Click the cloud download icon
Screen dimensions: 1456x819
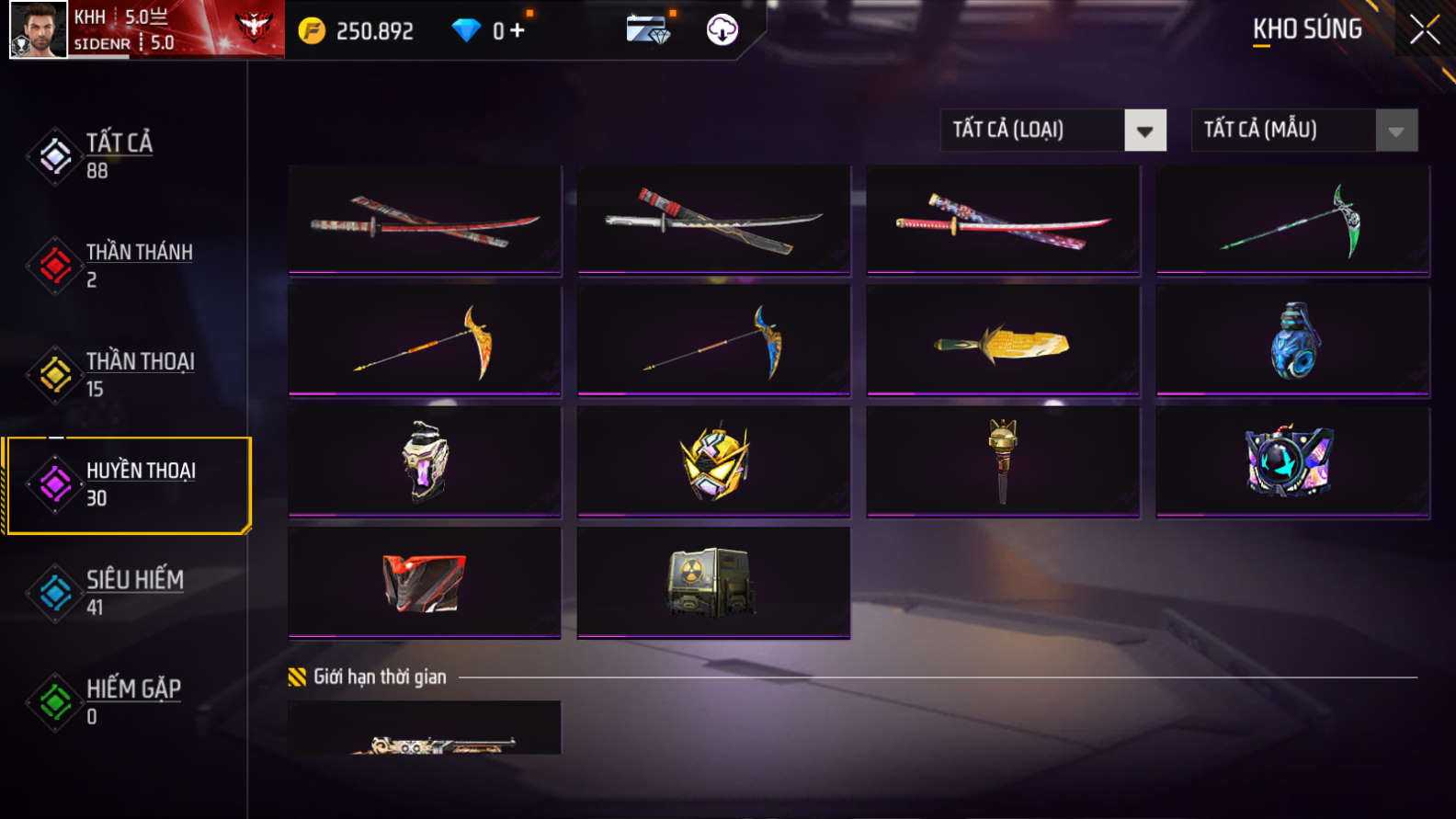point(722,30)
